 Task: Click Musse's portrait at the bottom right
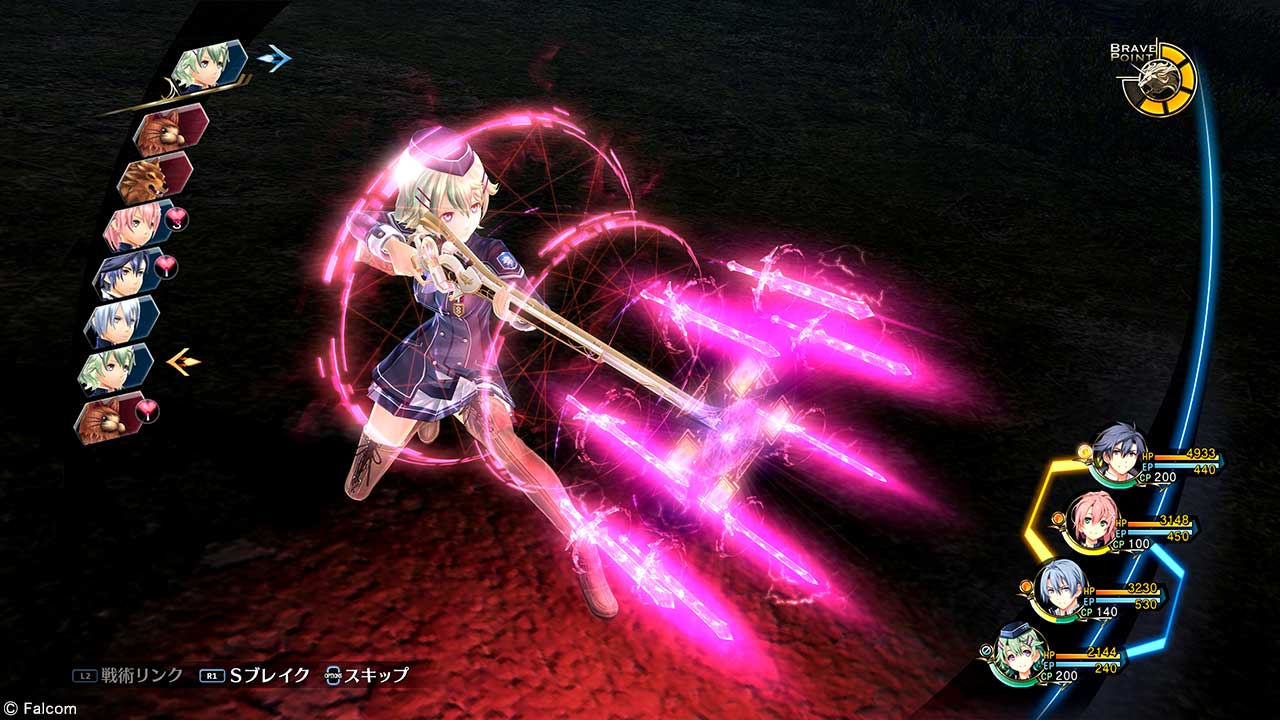coord(1020,656)
